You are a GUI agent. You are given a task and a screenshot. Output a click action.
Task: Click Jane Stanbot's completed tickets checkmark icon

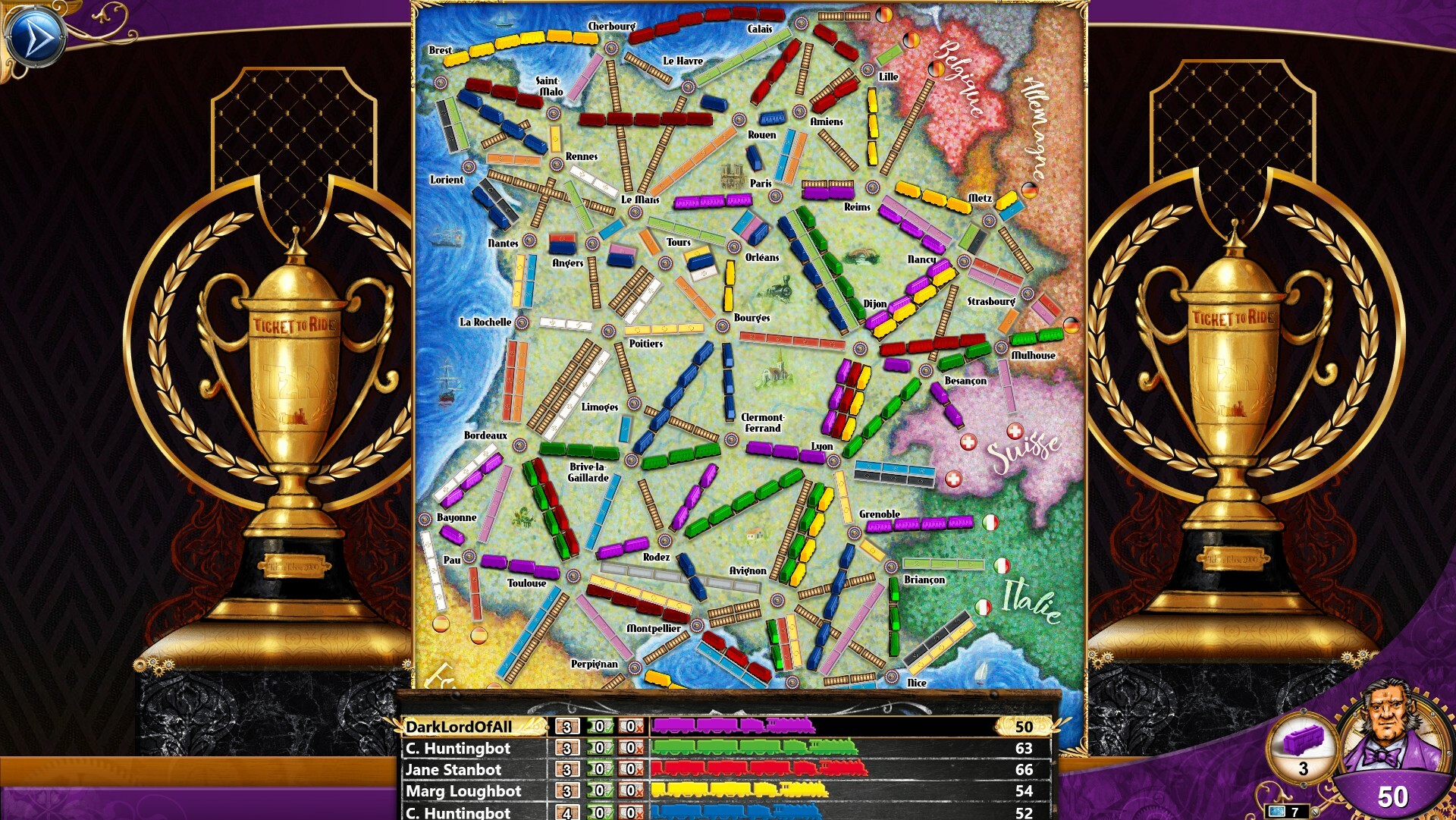599,770
